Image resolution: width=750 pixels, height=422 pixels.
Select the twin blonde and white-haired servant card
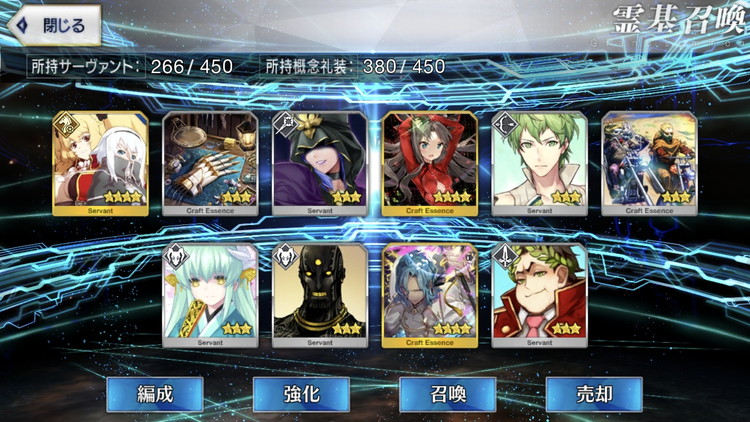100,163
